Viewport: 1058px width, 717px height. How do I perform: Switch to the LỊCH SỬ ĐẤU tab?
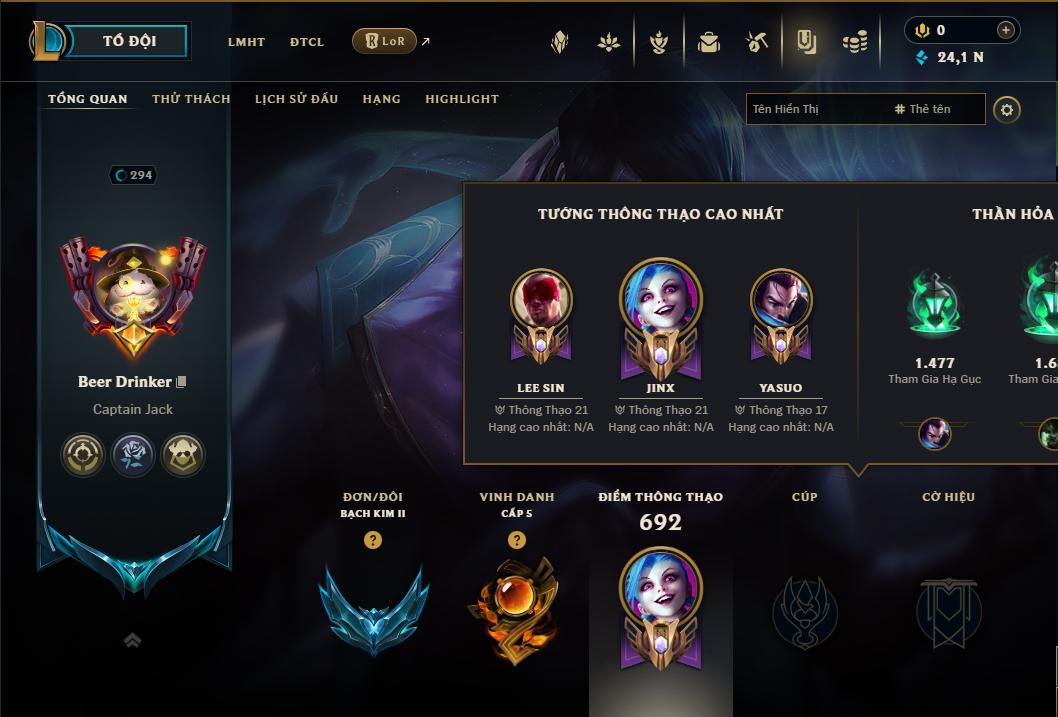coord(296,99)
